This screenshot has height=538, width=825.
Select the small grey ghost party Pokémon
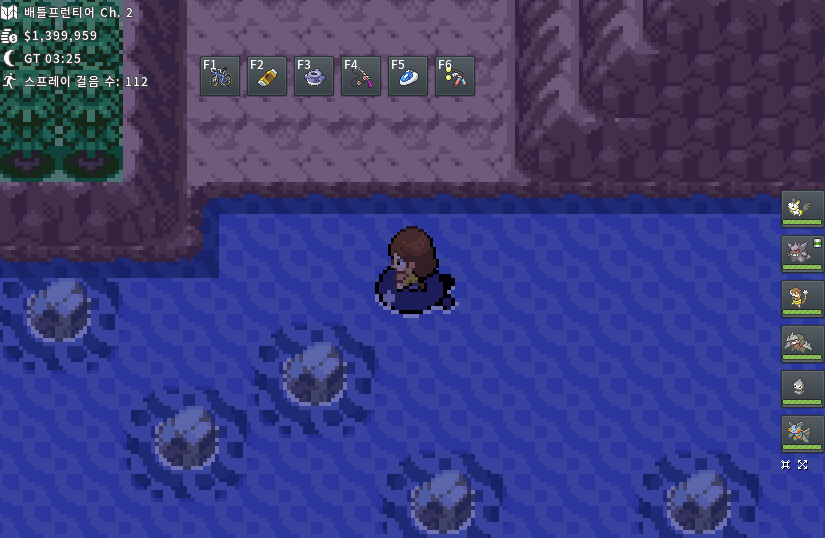click(802, 389)
